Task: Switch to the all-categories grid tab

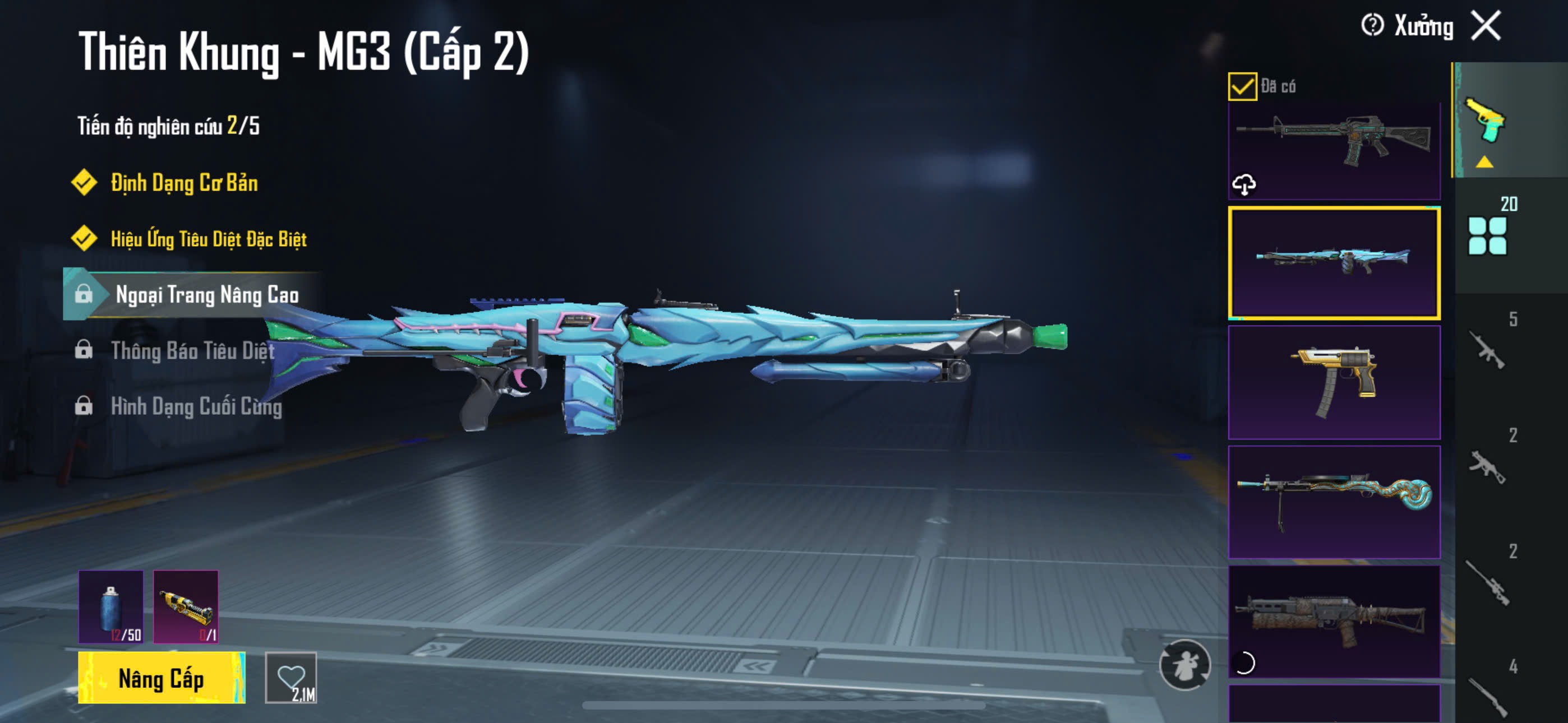Action: [x=1487, y=235]
